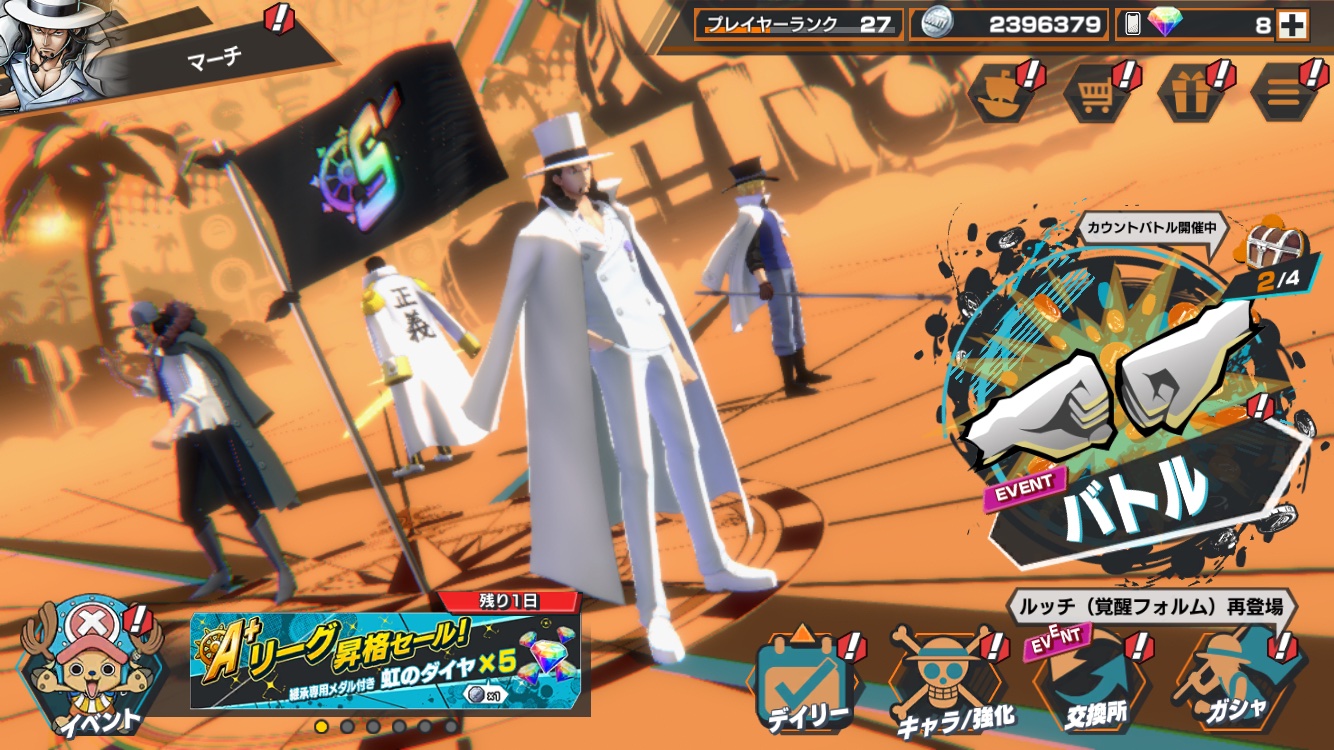The height and width of the screenshot is (750, 1334).
Task: Open the デイリー daily missions
Action: click(805, 680)
